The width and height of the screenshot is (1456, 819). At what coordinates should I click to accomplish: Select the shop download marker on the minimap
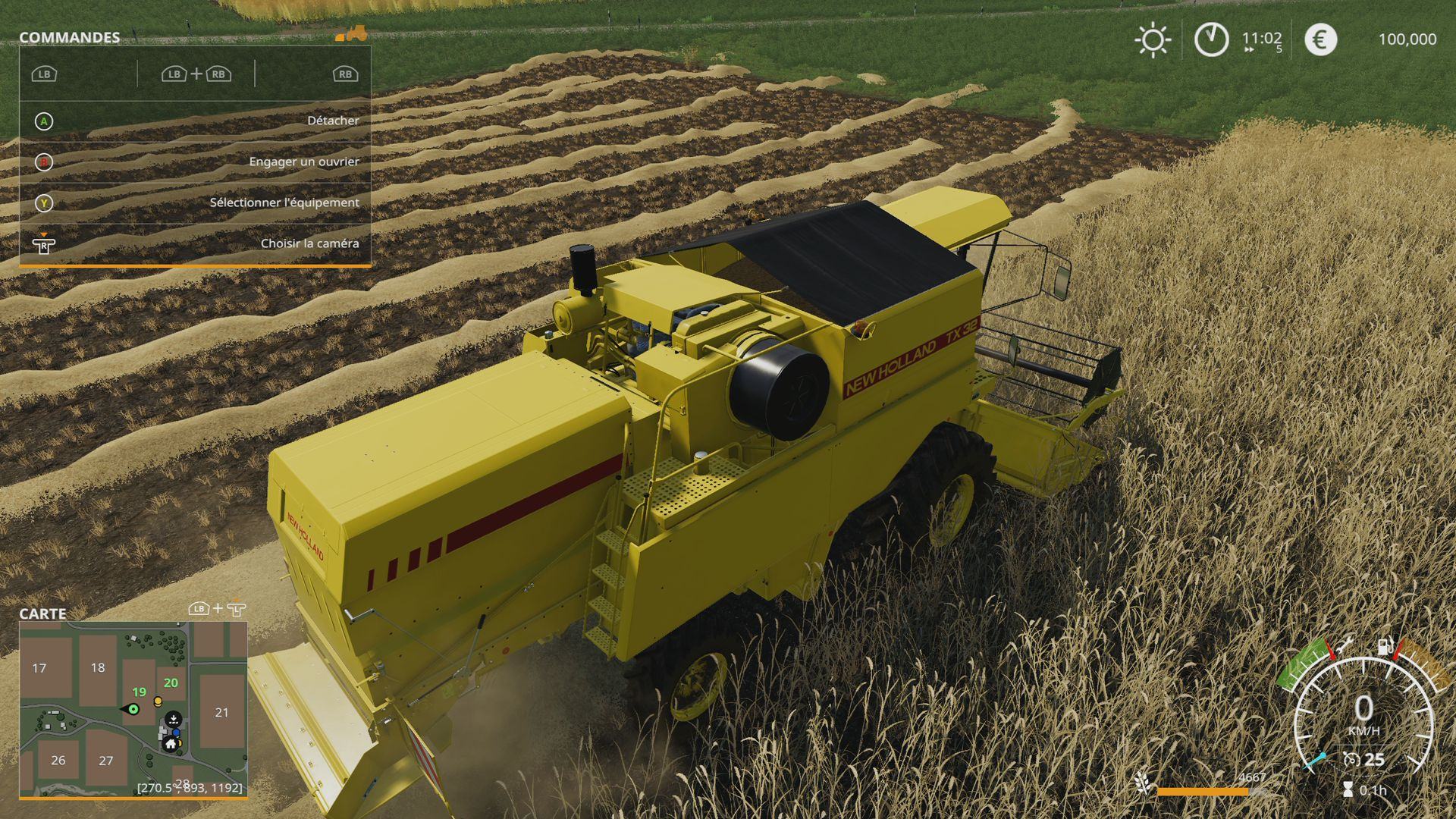point(174,720)
